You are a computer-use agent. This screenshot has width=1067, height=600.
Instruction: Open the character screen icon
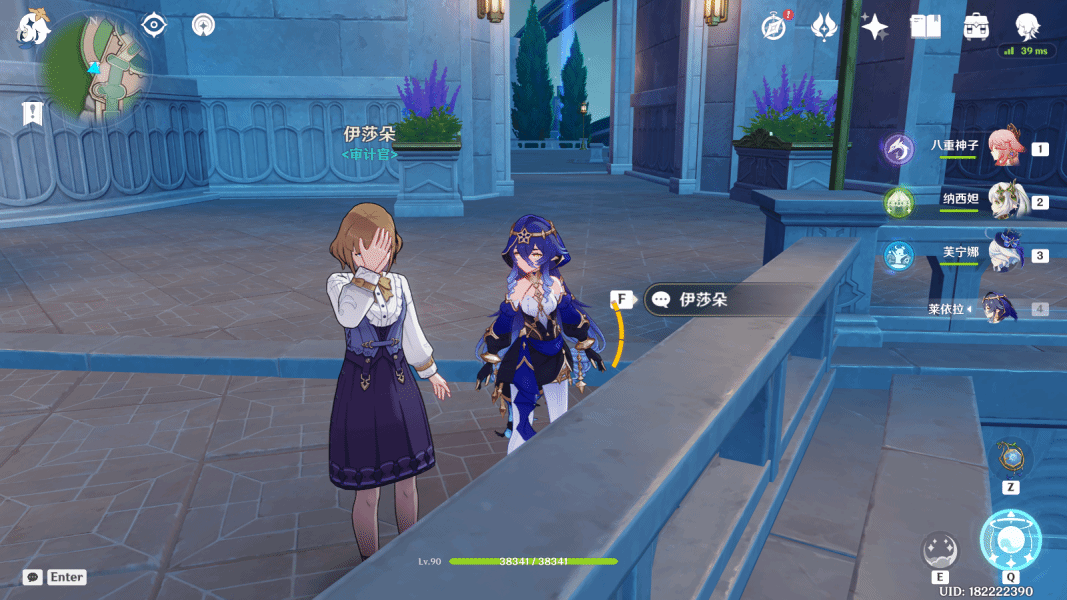pos(1026,27)
